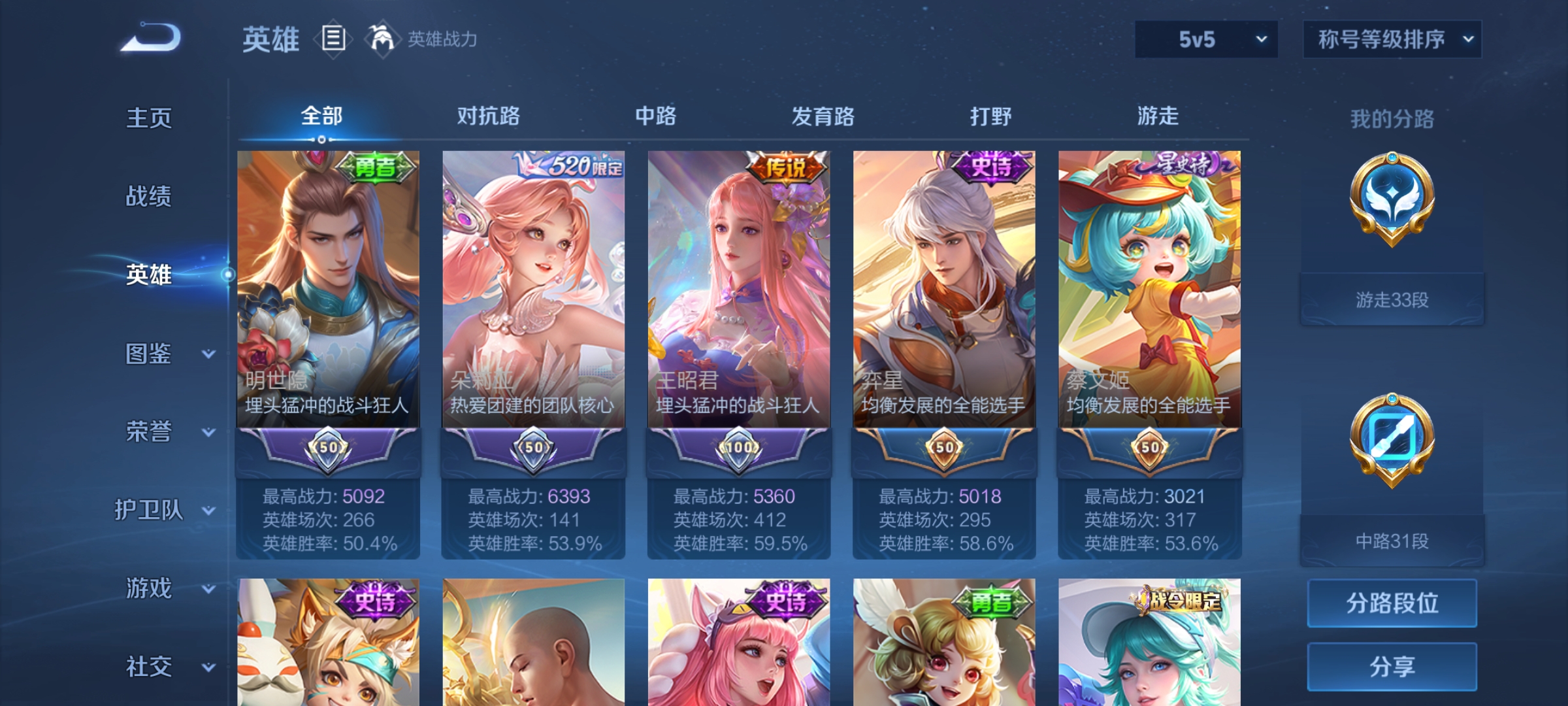The height and width of the screenshot is (706, 1568).
Task: Click the 分享 share button
Action: [1392, 667]
